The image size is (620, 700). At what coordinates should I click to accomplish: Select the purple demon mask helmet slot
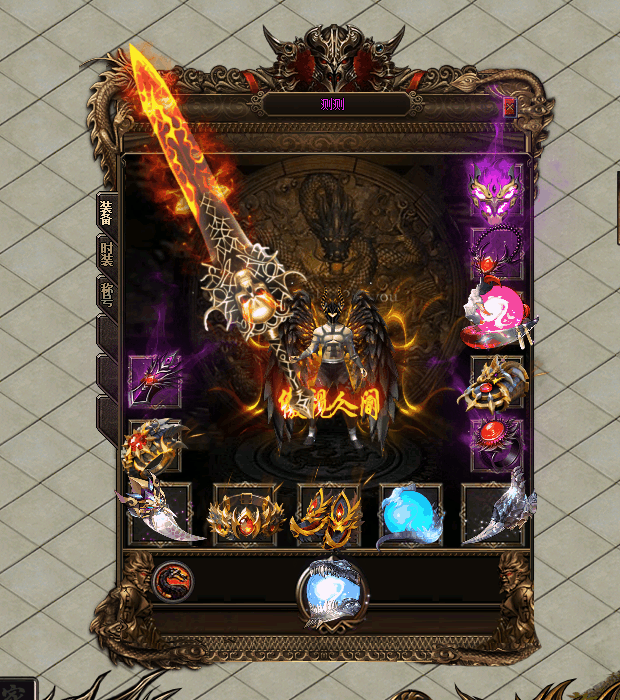tap(497, 190)
